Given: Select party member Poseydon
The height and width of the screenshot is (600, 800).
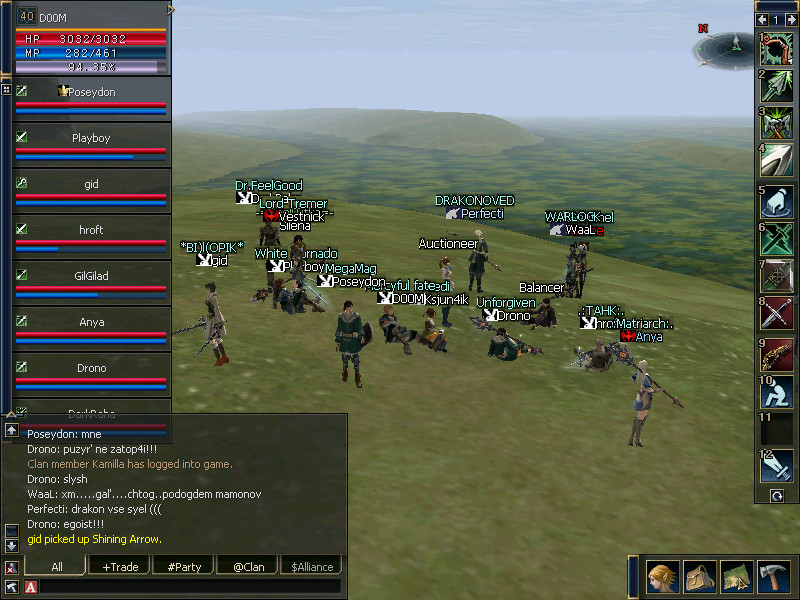Looking at the screenshot, I should point(91,92).
